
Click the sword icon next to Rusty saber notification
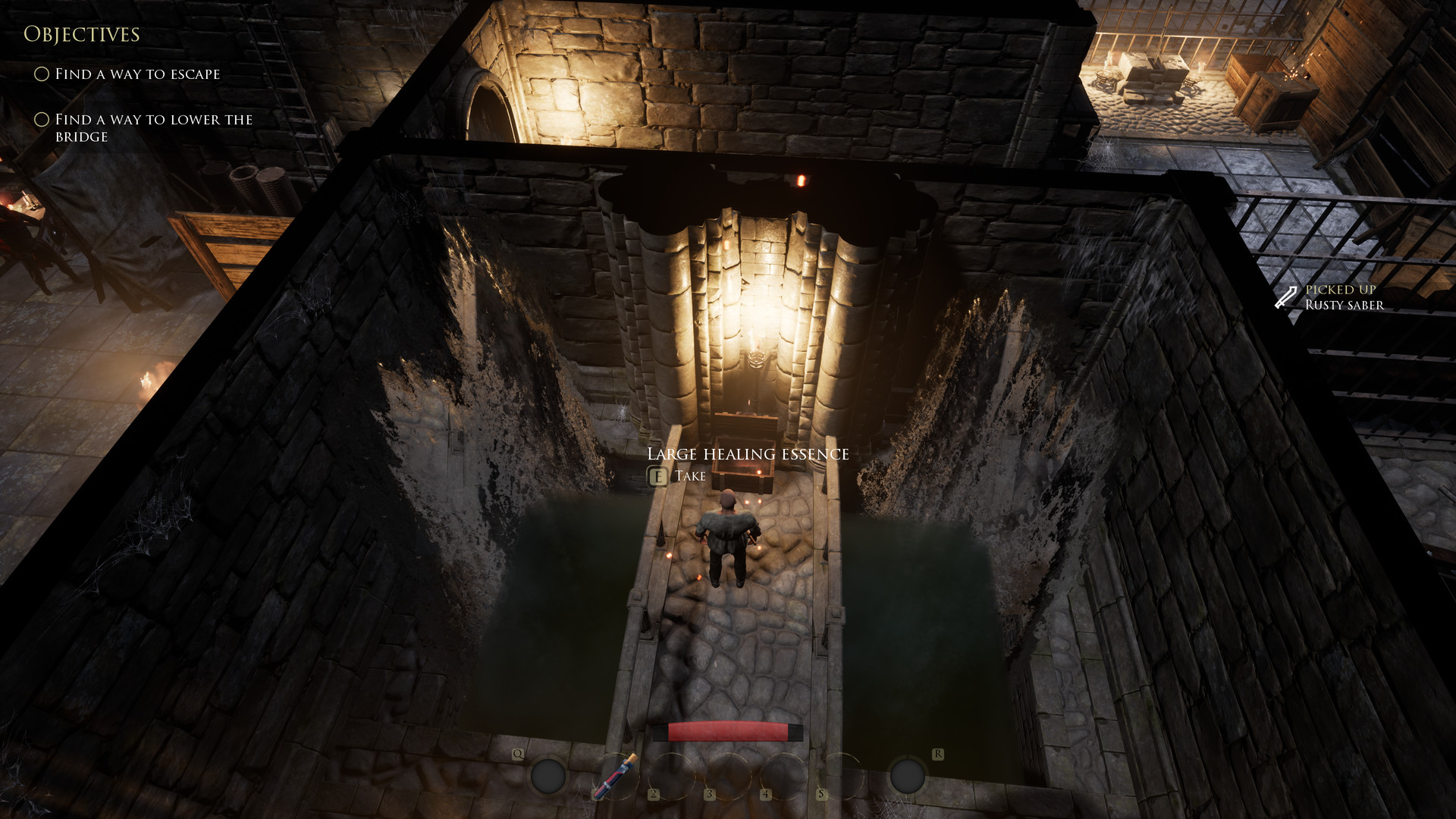pos(1287,297)
